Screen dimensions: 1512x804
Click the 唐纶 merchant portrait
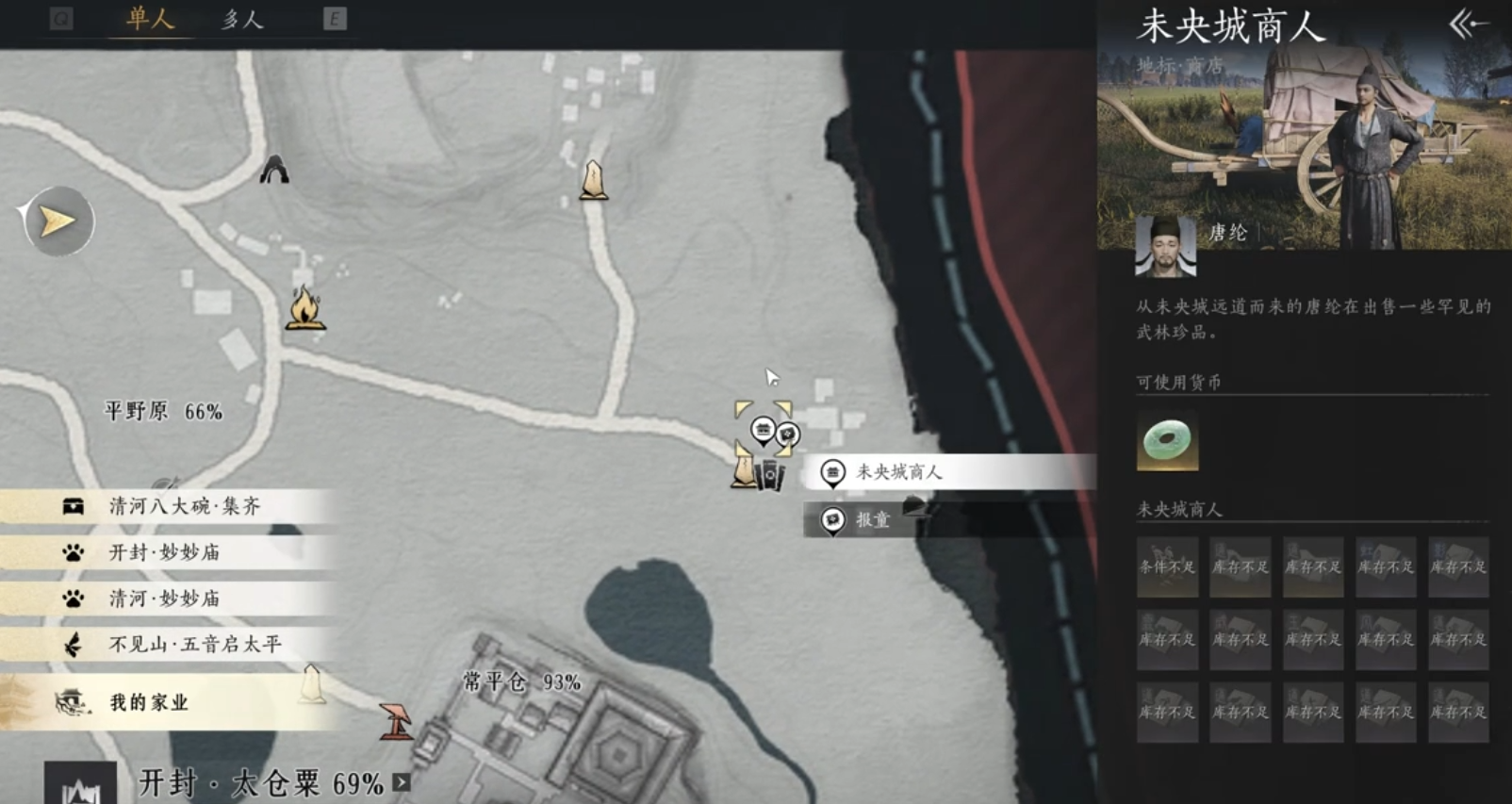click(1165, 246)
